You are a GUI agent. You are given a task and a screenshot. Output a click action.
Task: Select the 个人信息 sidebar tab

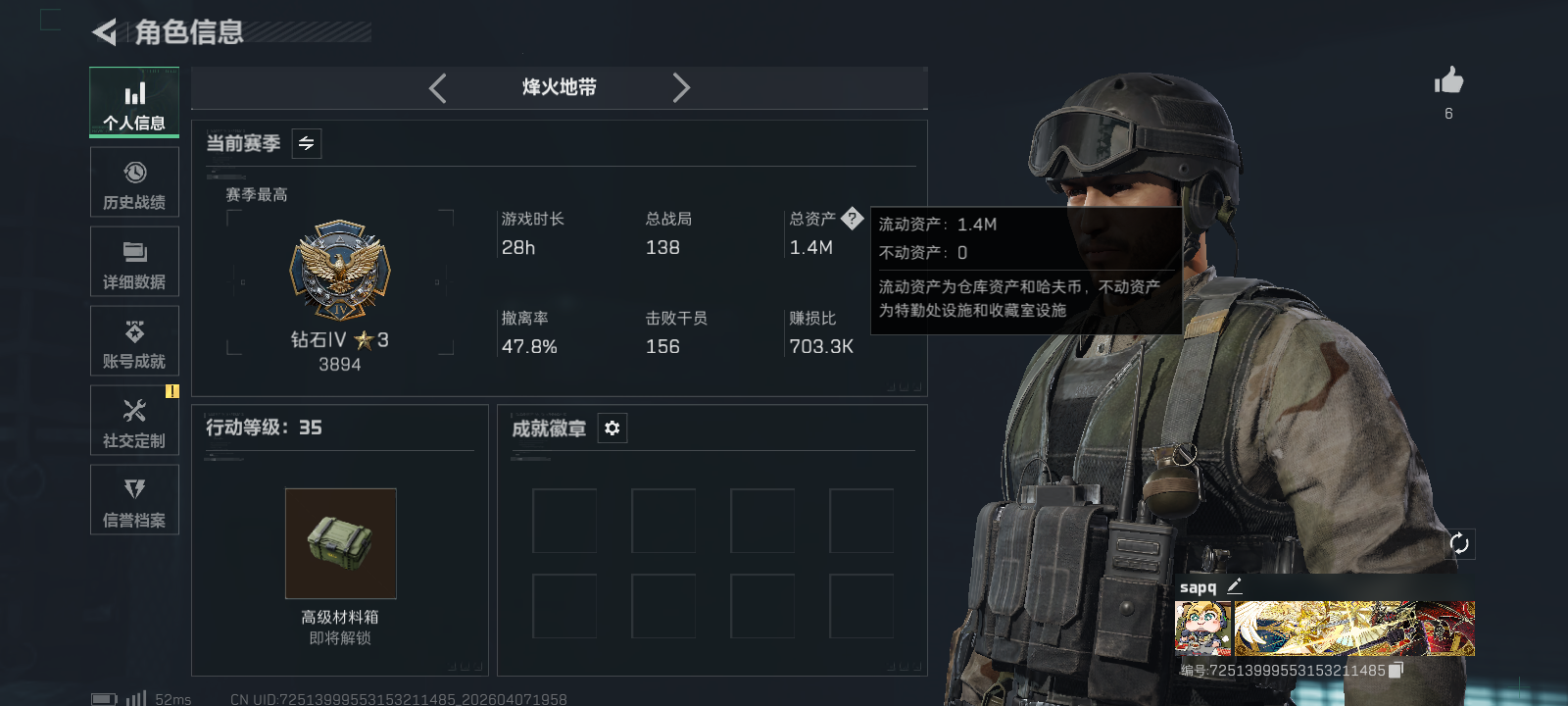point(134,102)
